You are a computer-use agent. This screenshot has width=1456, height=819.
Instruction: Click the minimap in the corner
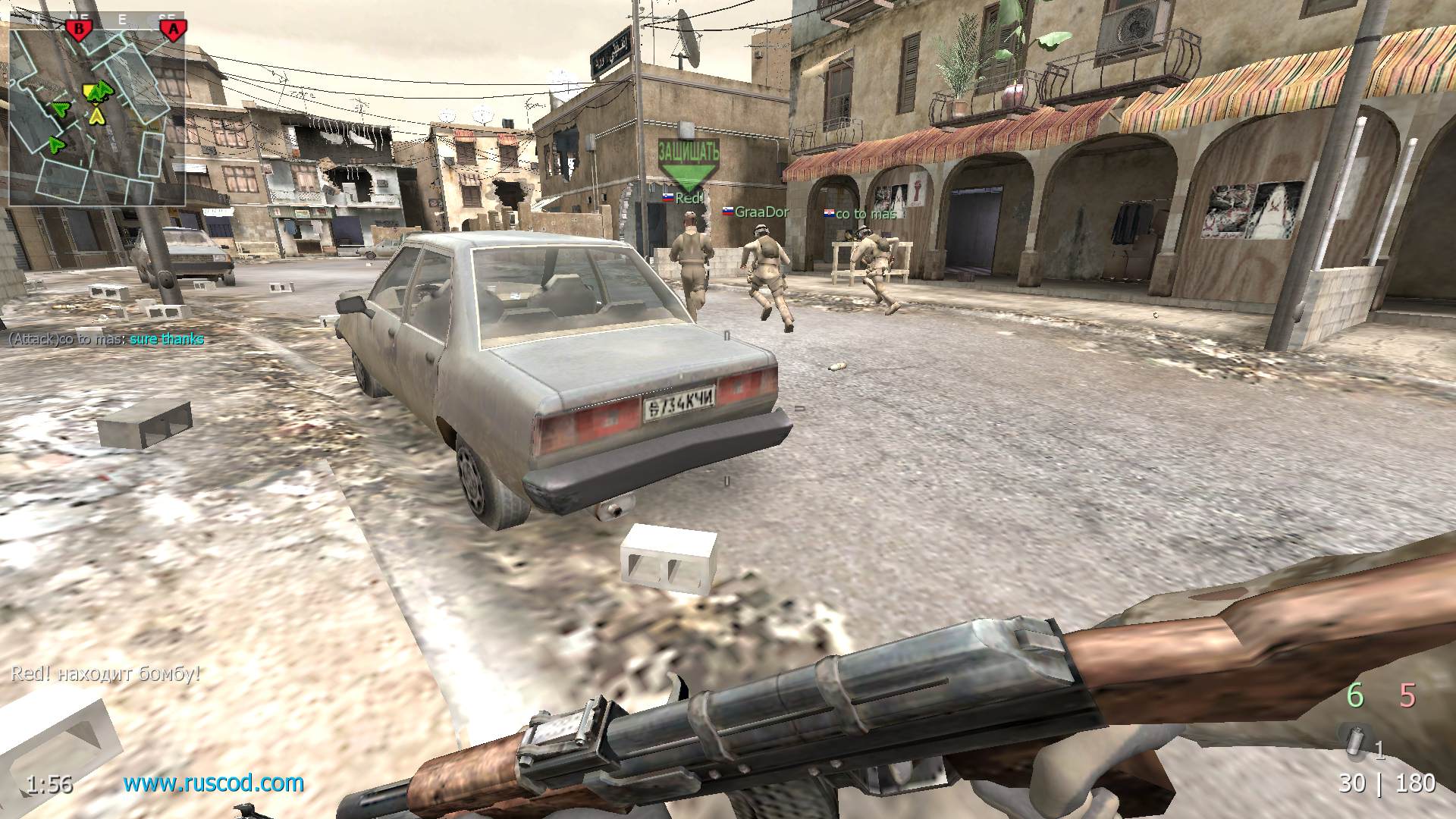(97, 114)
